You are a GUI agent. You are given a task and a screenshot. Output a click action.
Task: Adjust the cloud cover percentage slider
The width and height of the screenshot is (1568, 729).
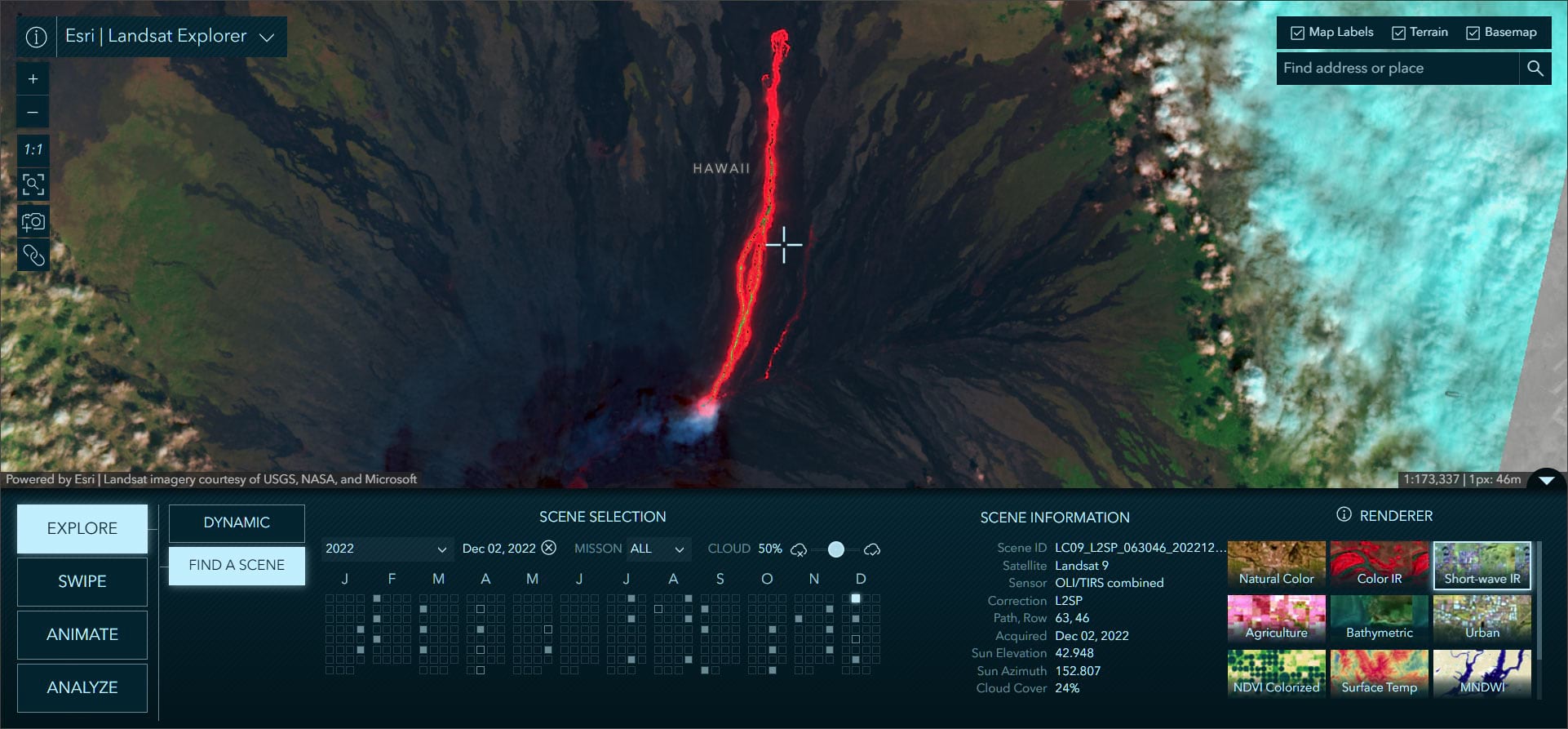coord(835,549)
